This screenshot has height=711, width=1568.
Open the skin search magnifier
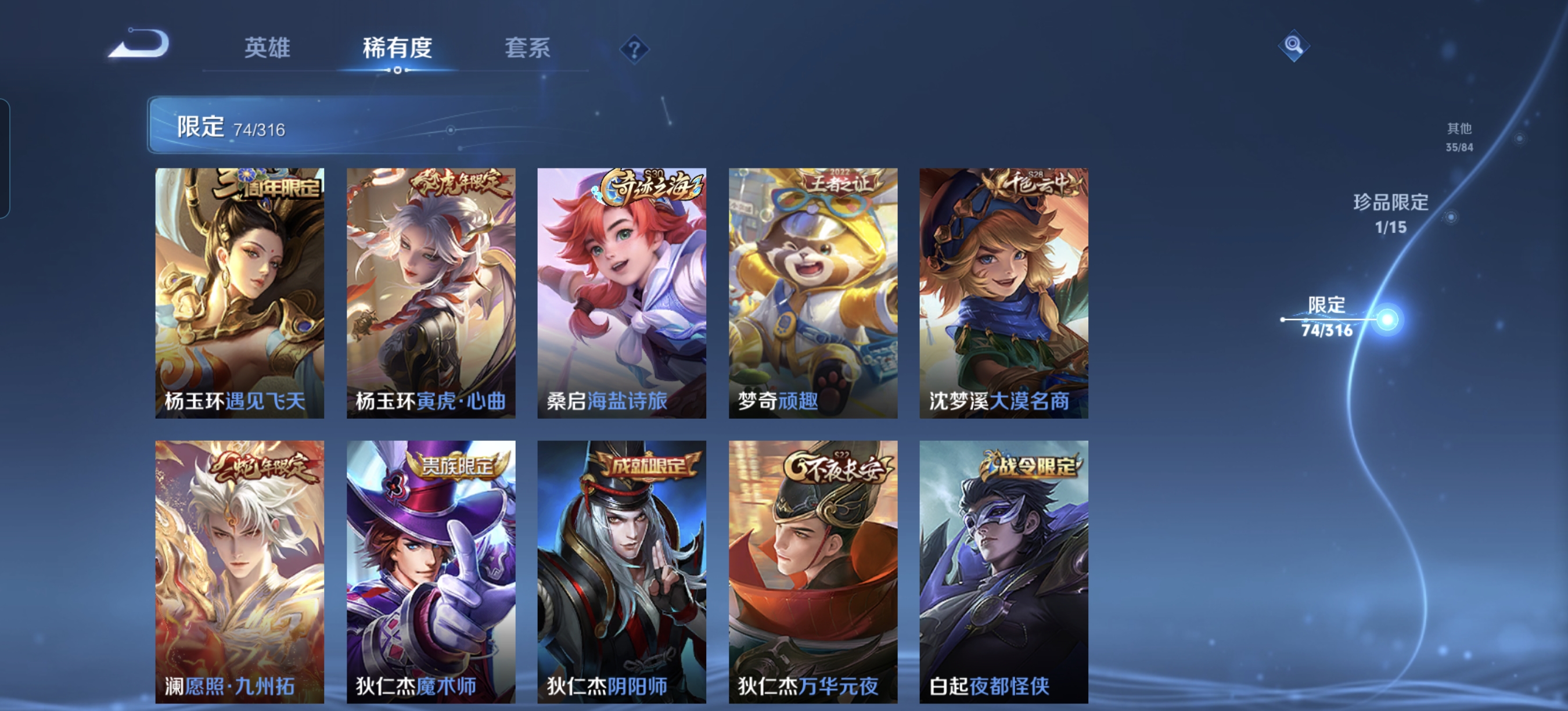(x=1293, y=45)
